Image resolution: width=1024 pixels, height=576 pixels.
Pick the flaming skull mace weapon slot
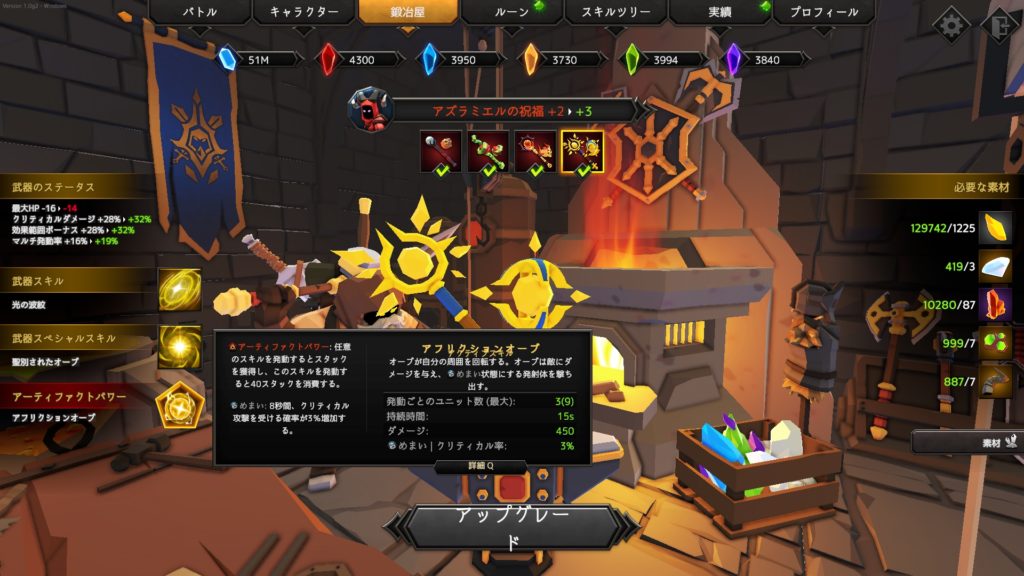click(534, 151)
